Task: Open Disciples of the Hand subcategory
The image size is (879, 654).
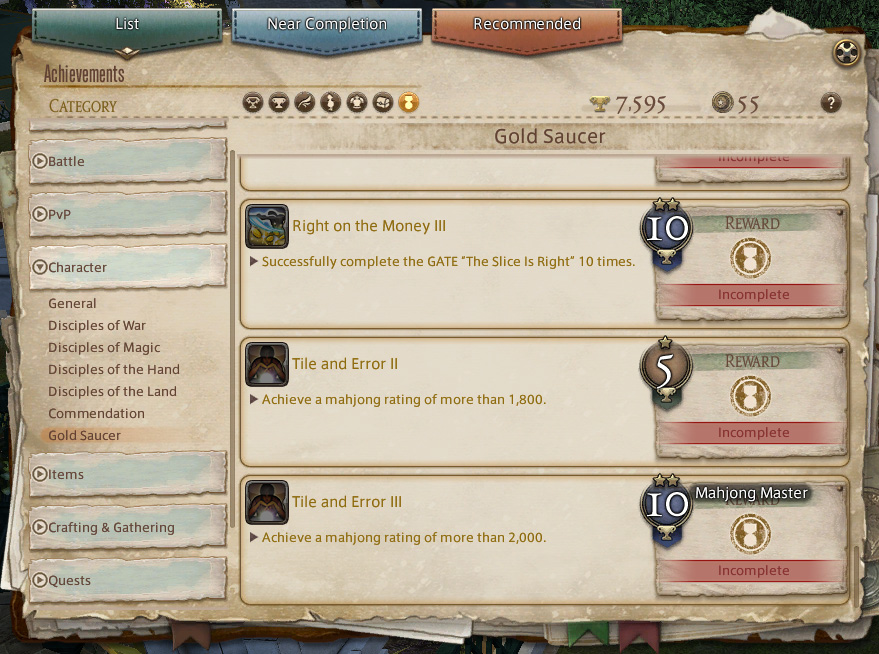Action: (x=114, y=369)
